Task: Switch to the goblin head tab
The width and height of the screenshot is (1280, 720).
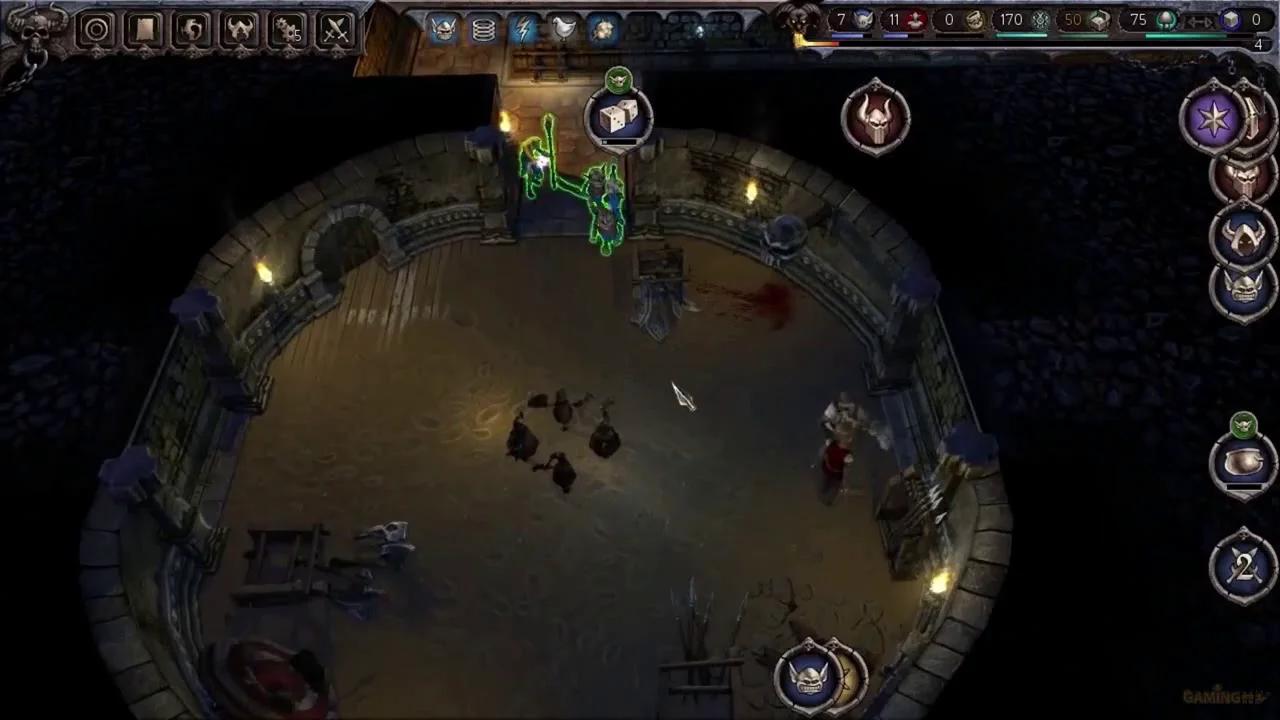Action: [x=444, y=29]
